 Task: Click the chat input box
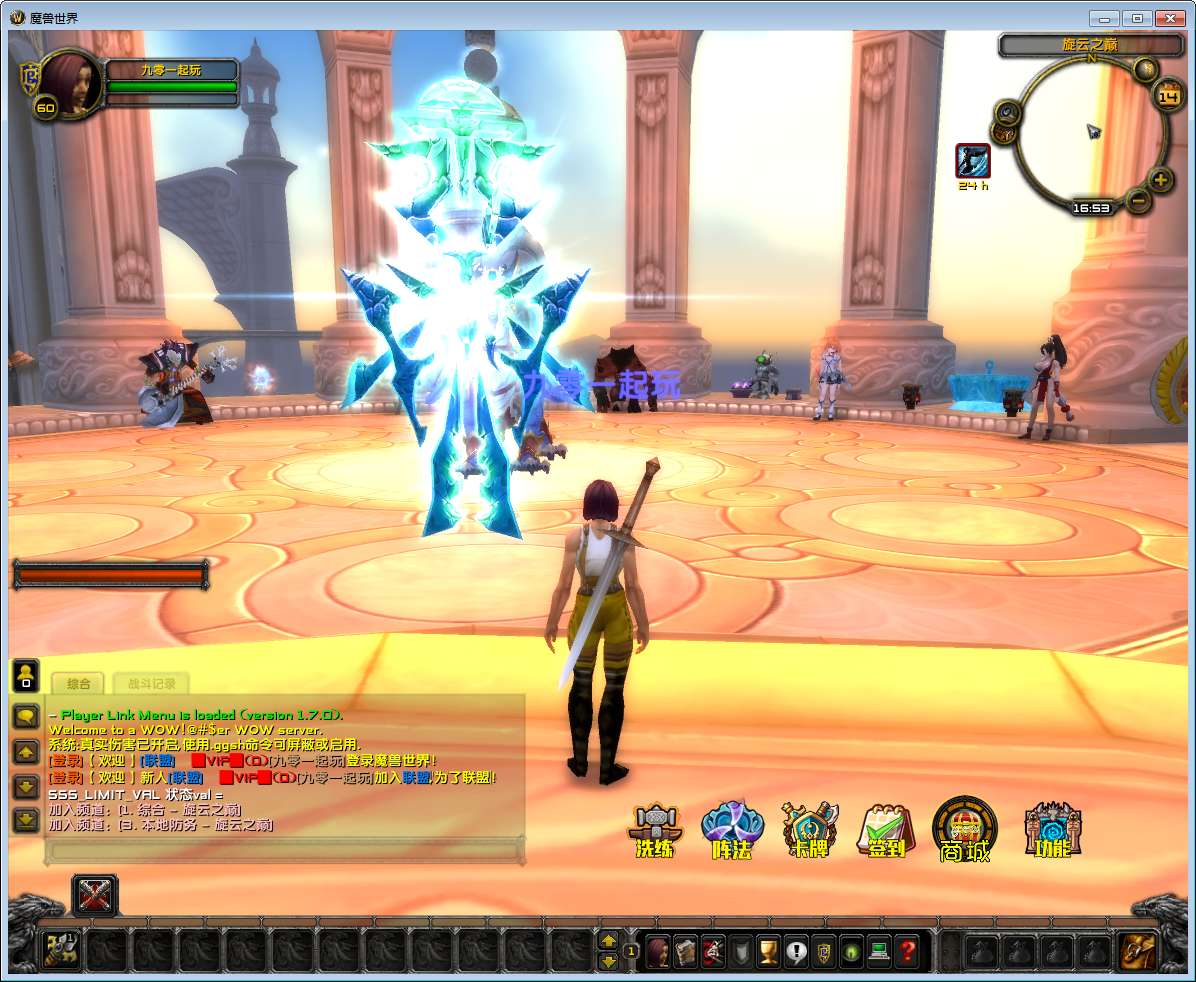tap(285, 851)
